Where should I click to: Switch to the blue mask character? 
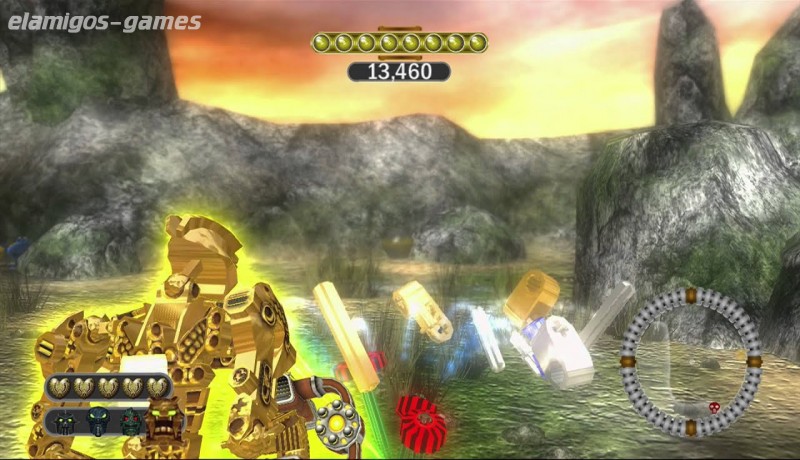point(98,421)
